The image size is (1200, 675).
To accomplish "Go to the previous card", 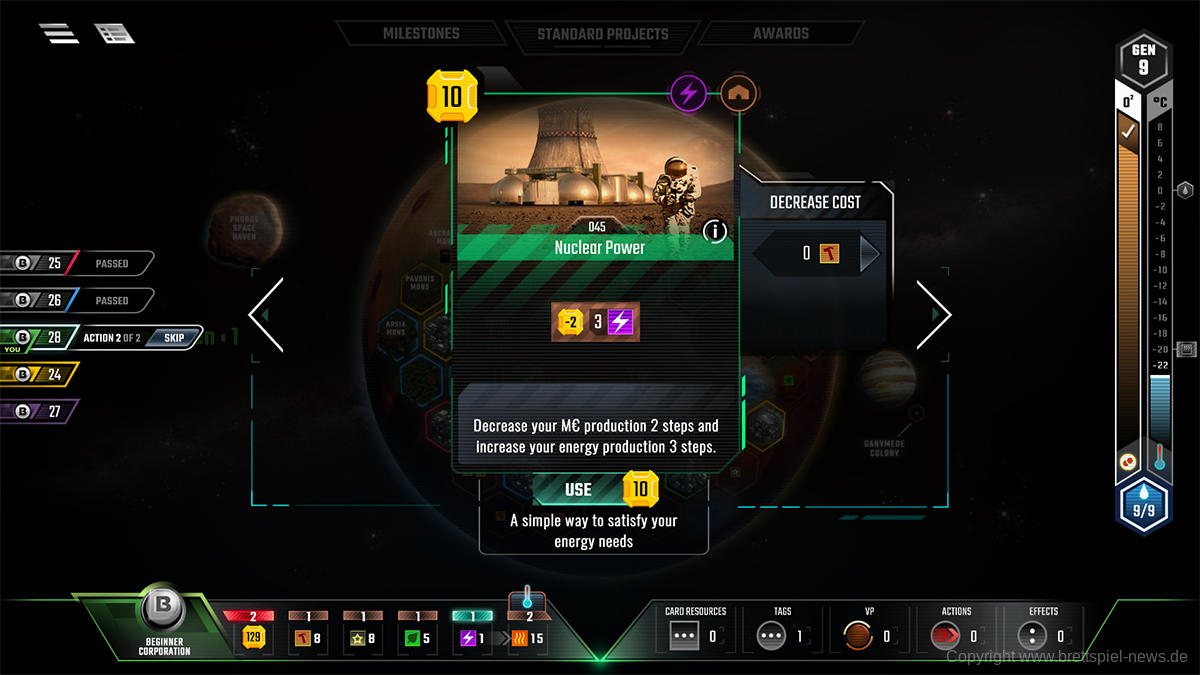I will click(266, 315).
